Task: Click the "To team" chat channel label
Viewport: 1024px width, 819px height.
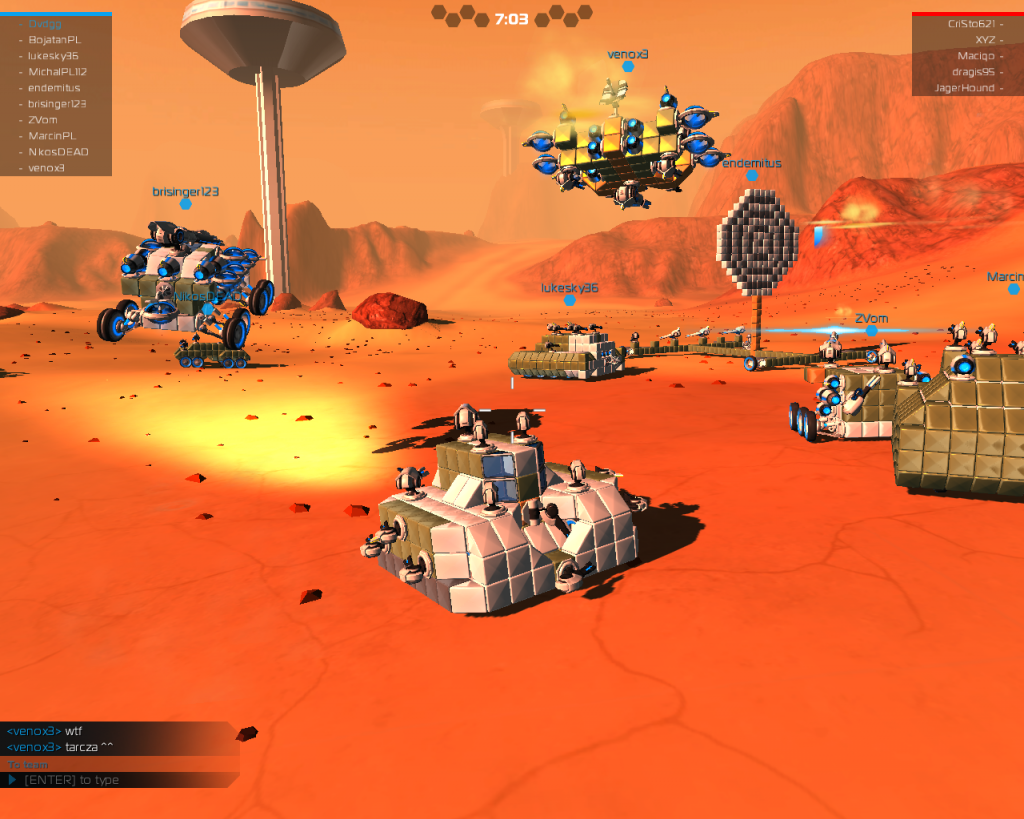Action: tap(27, 765)
